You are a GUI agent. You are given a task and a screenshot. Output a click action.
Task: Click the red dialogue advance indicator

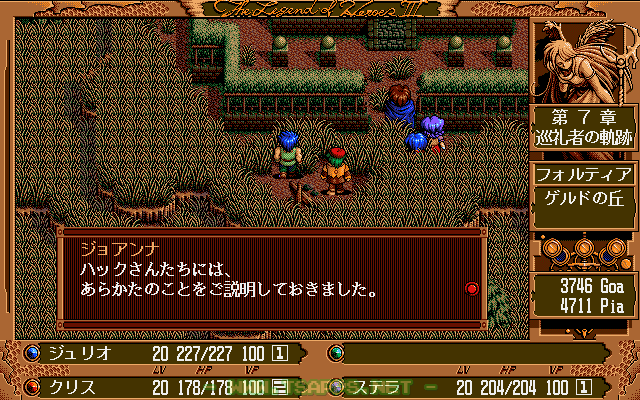click(472, 289)
